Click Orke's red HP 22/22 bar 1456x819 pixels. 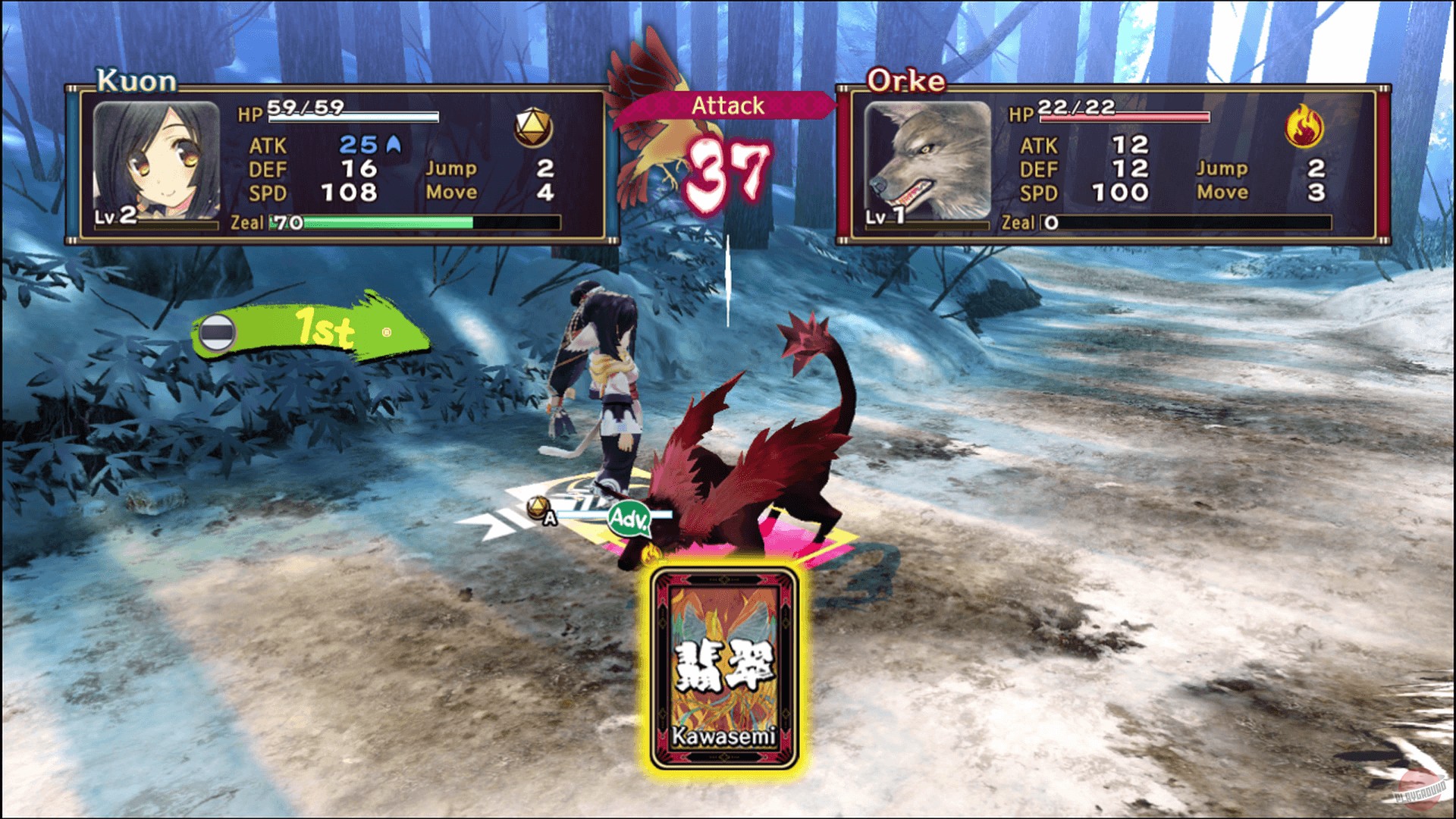point(1121,118)
